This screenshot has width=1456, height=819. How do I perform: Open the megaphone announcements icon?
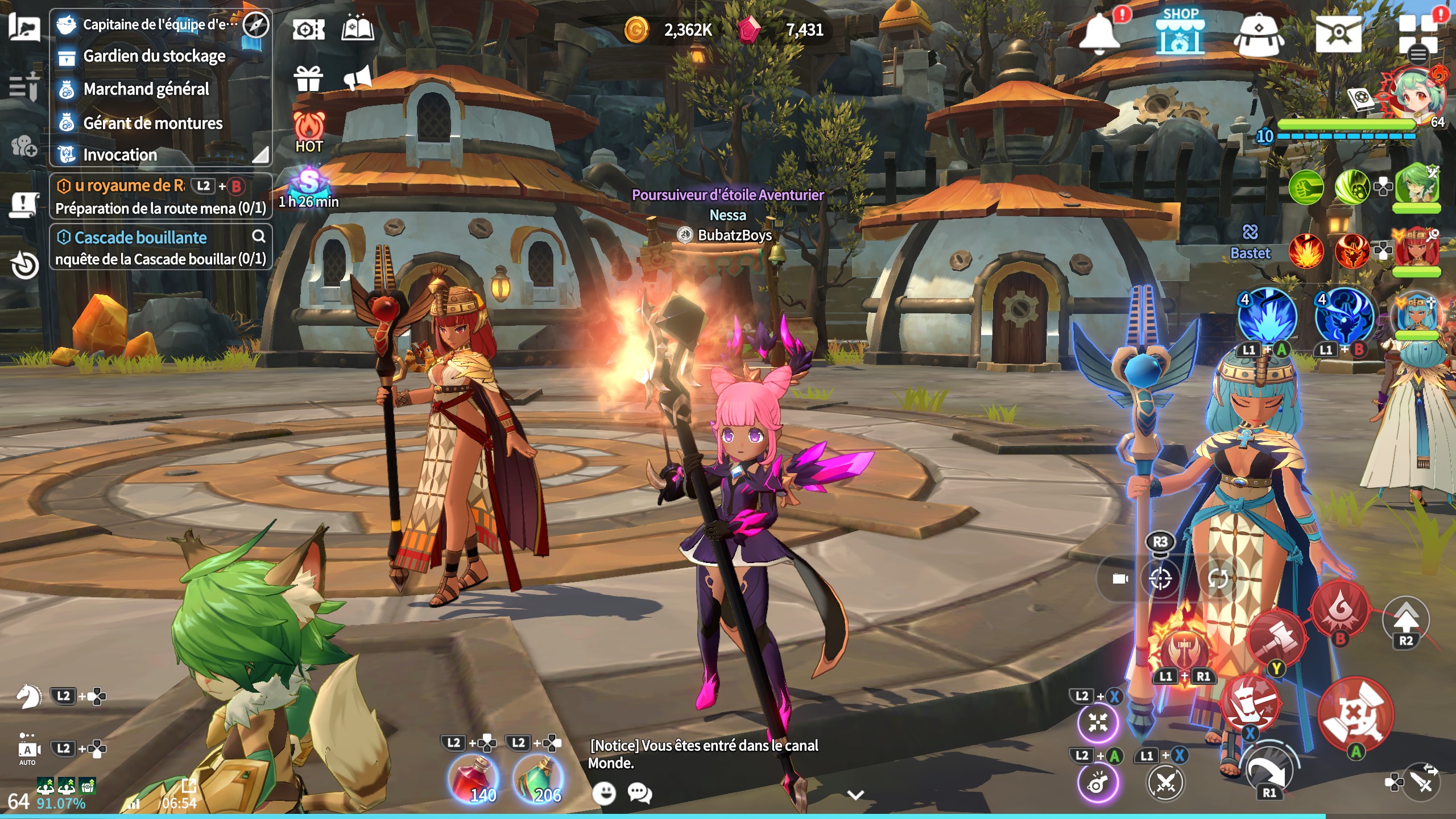358,78
